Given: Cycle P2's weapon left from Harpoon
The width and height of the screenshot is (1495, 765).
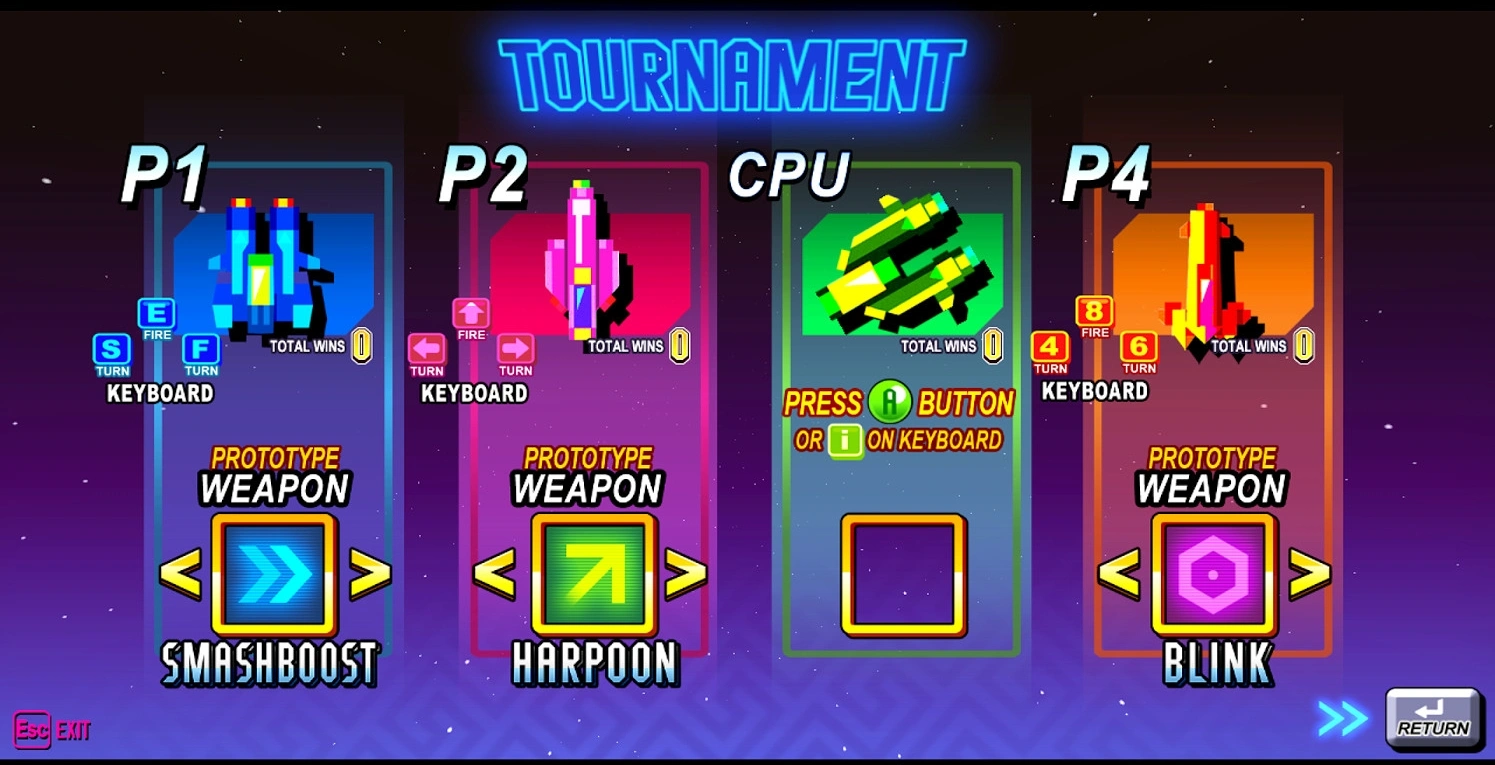Looking at the screenshot, I should tap(494, 574).
